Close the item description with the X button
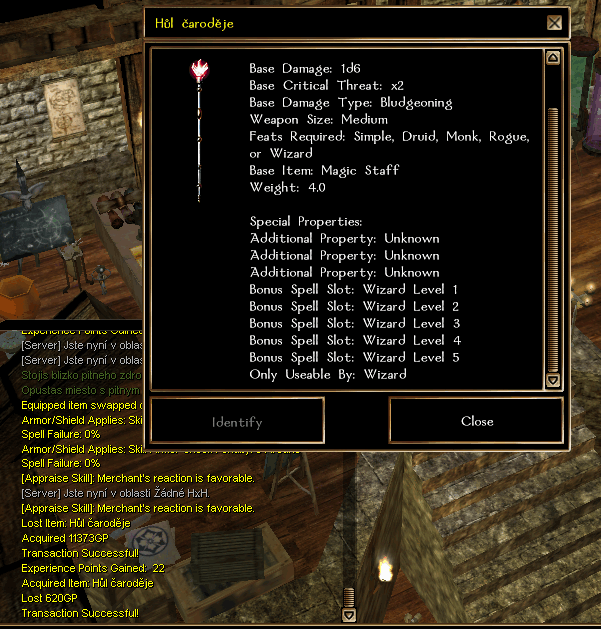 (x=554, y=22)
